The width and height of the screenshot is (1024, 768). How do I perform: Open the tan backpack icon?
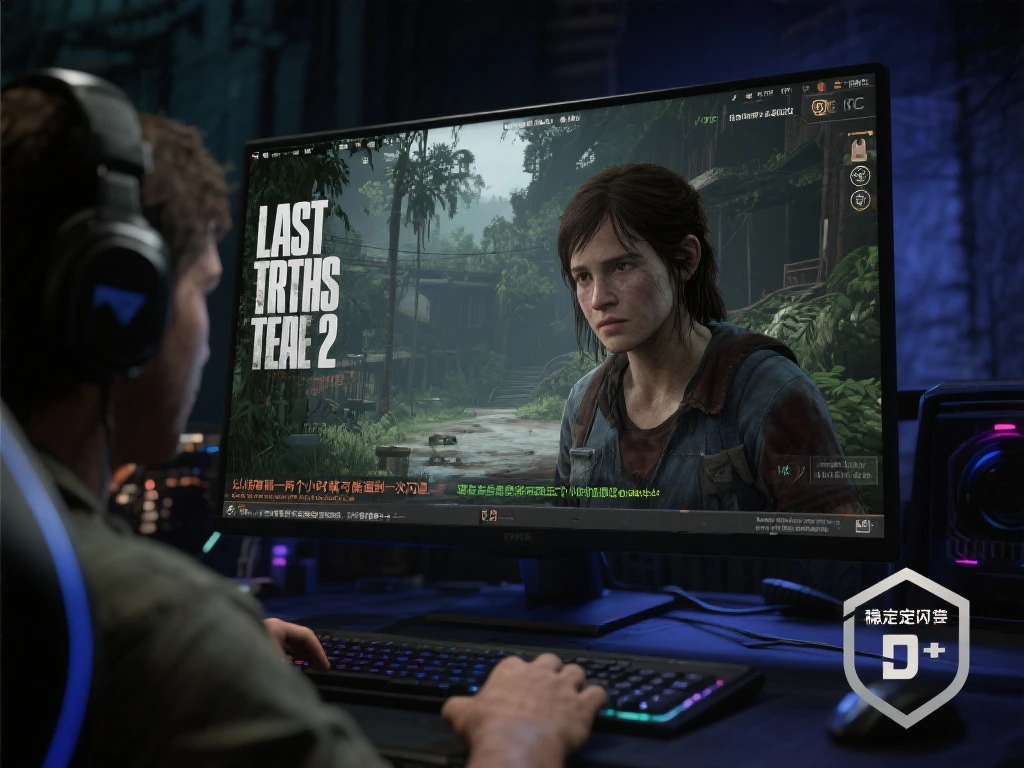(x=858, y=150)
